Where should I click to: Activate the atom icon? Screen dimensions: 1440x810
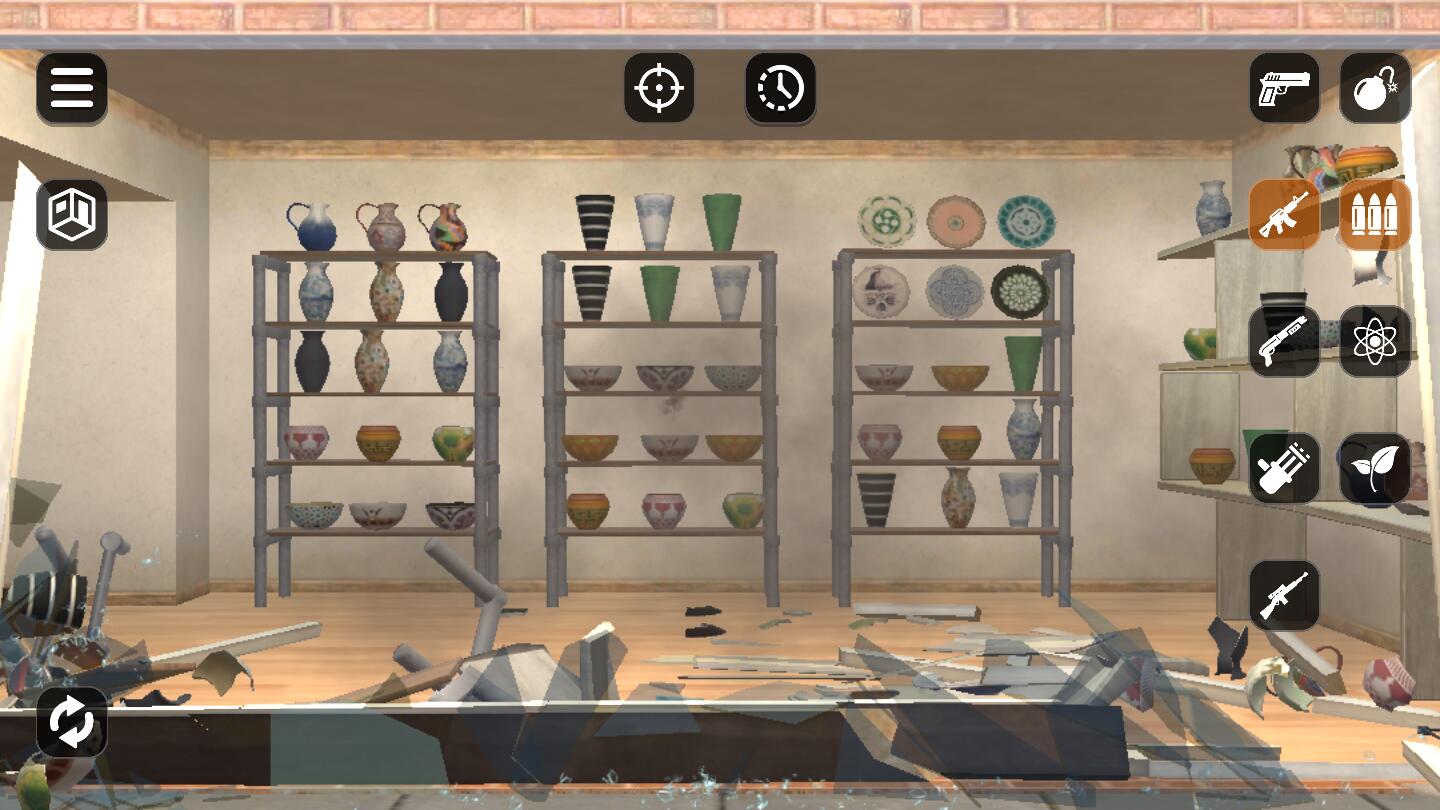point(1375,341)
